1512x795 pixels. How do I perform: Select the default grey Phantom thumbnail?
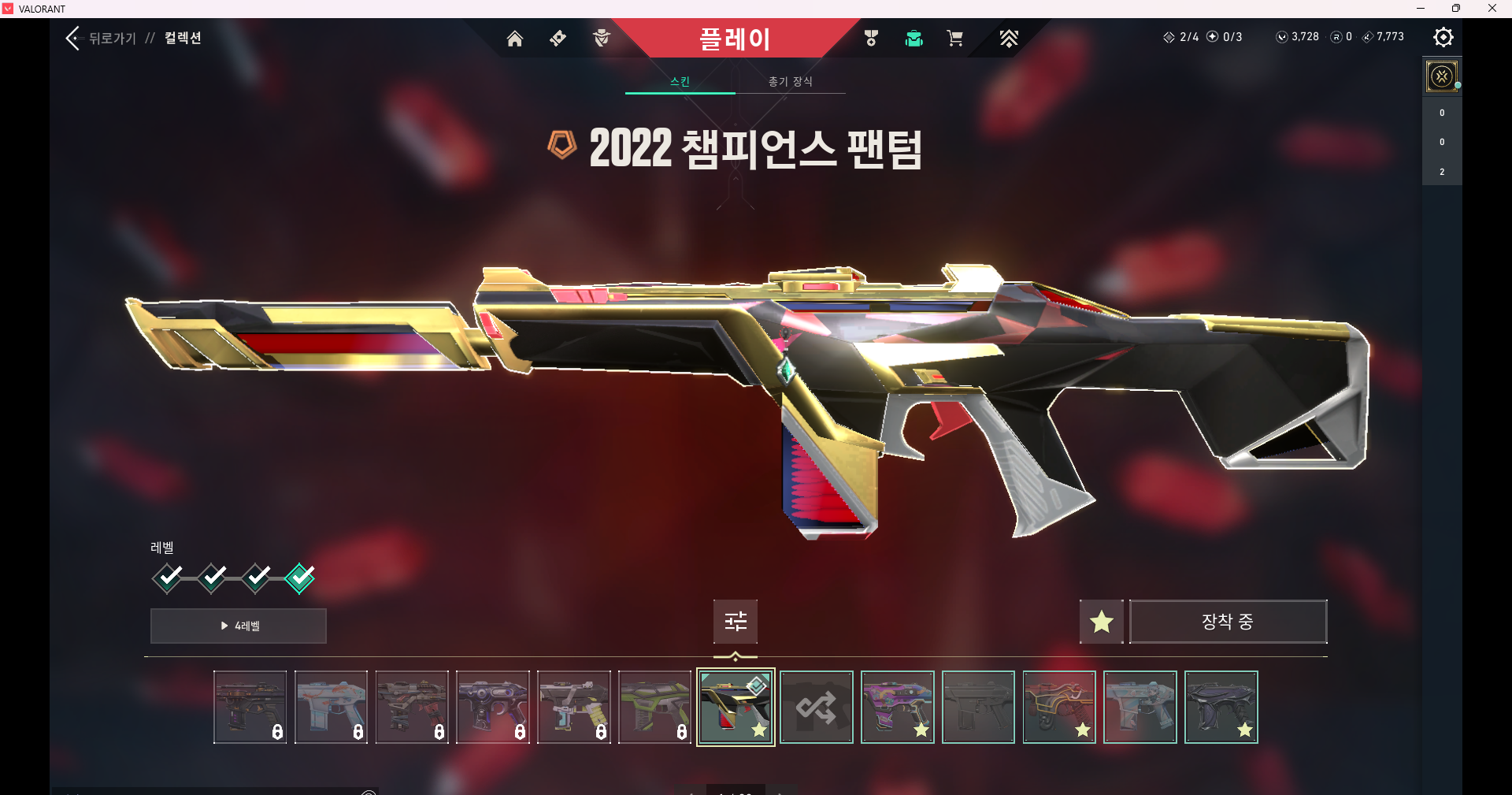[x=978, y=707]
